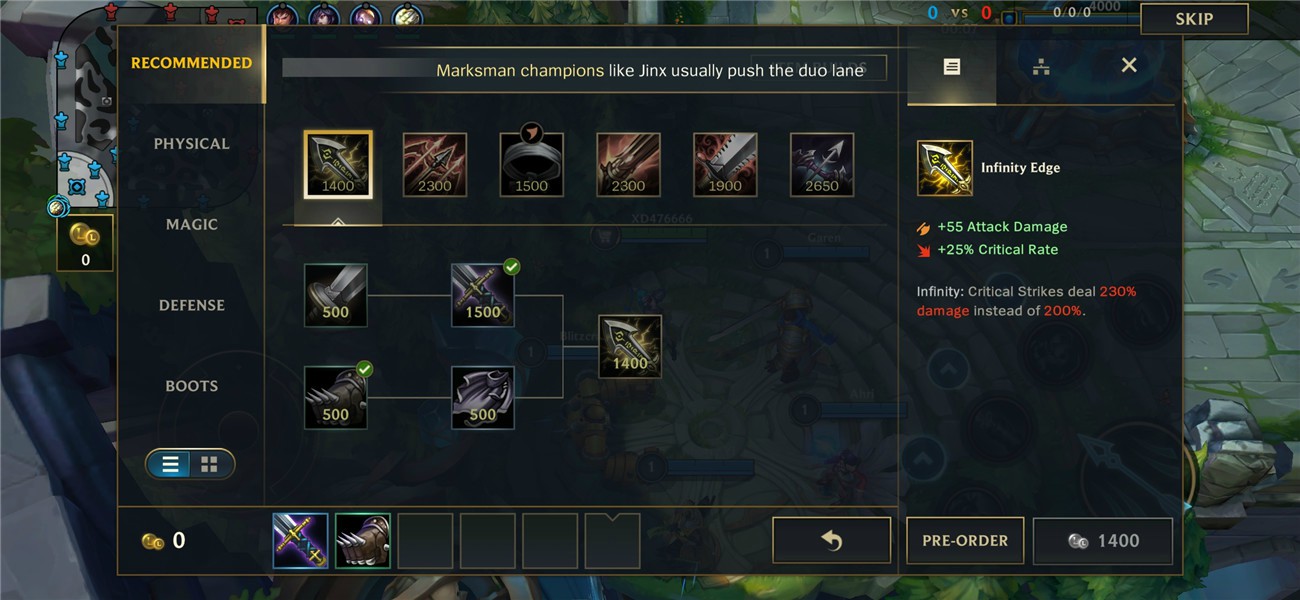Image resolution: width=1300 pixels, height=600 pixels.
Task: Open the item build tree tab
Action: (x=1041, y=67)
